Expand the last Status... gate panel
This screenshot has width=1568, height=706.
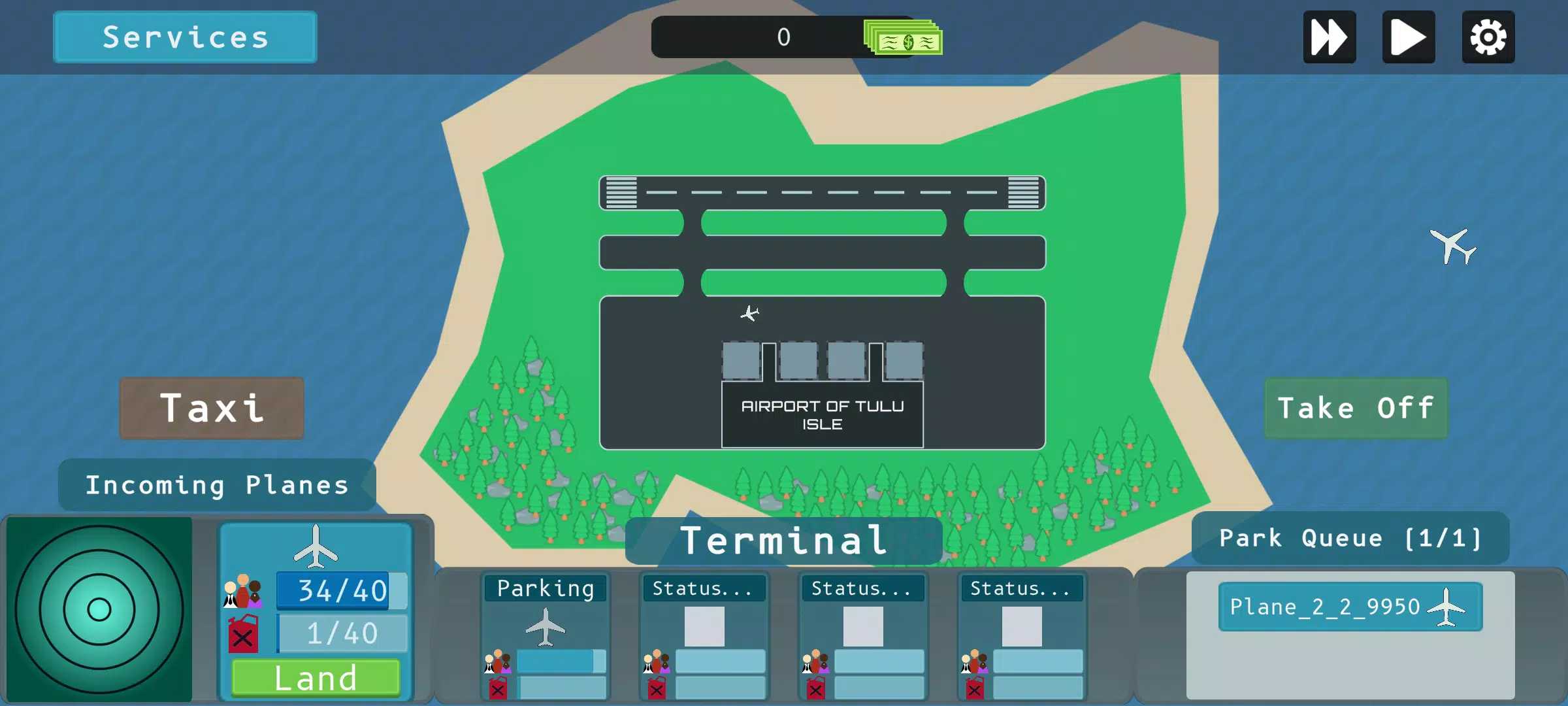[1023, 588]
